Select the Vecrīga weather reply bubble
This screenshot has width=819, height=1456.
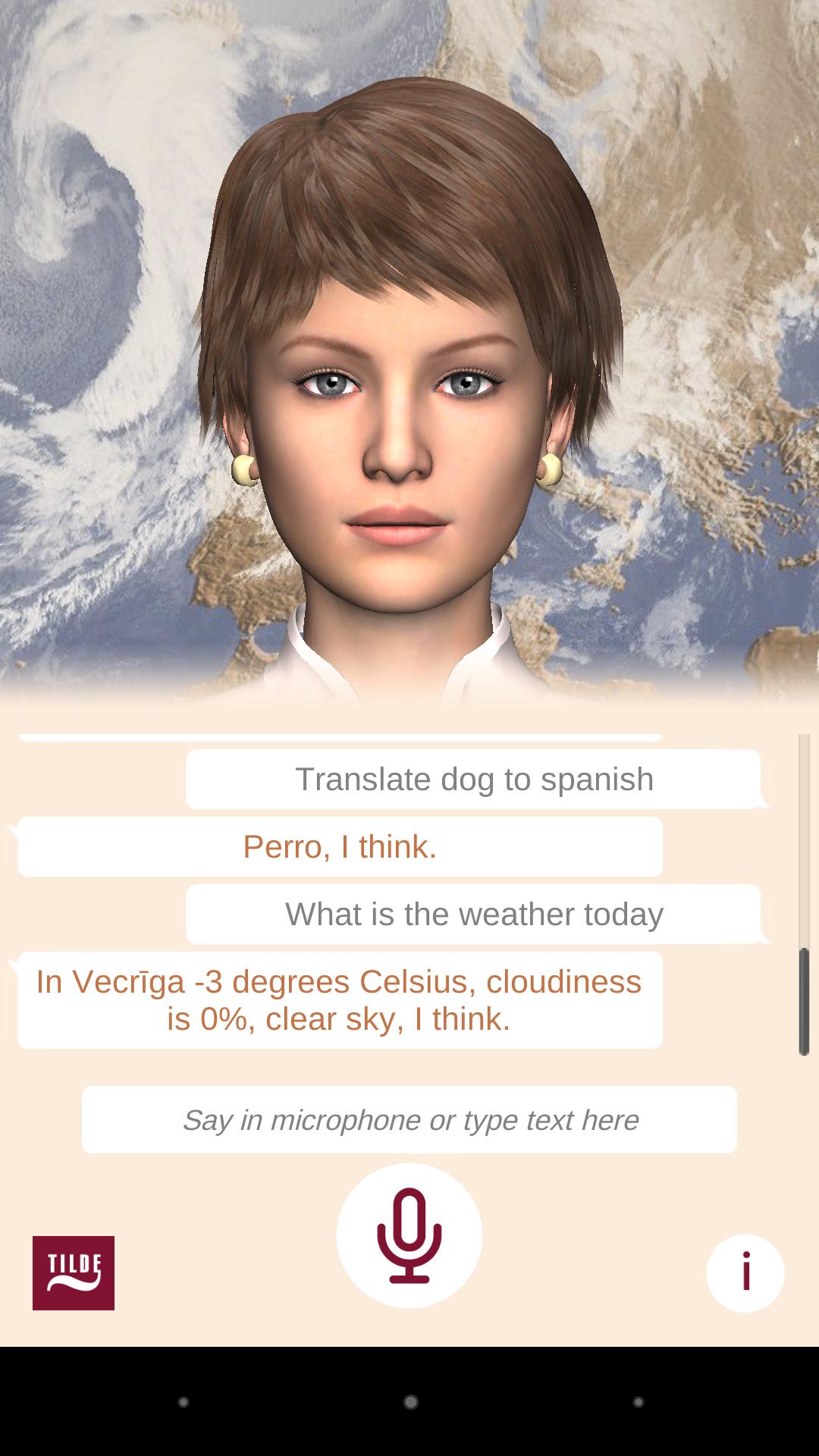(x=340, y=999)
